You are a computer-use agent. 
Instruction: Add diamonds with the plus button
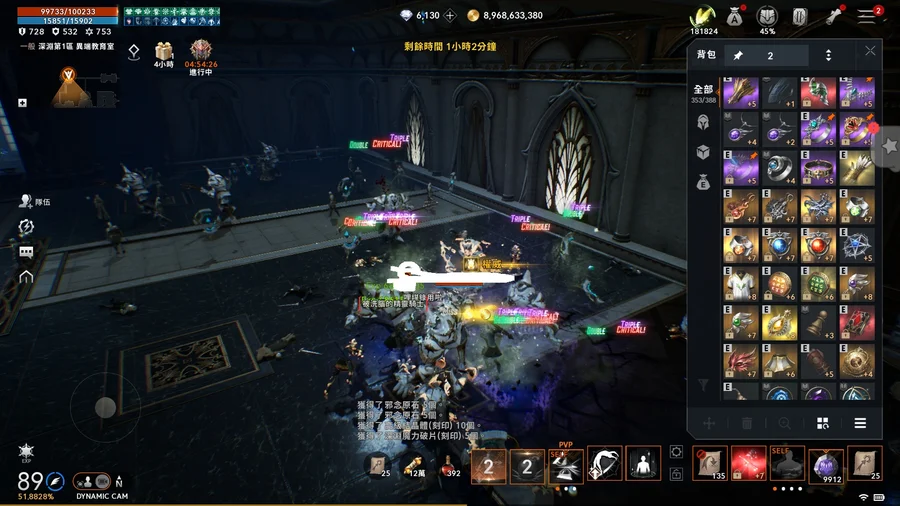coord(450,16)
